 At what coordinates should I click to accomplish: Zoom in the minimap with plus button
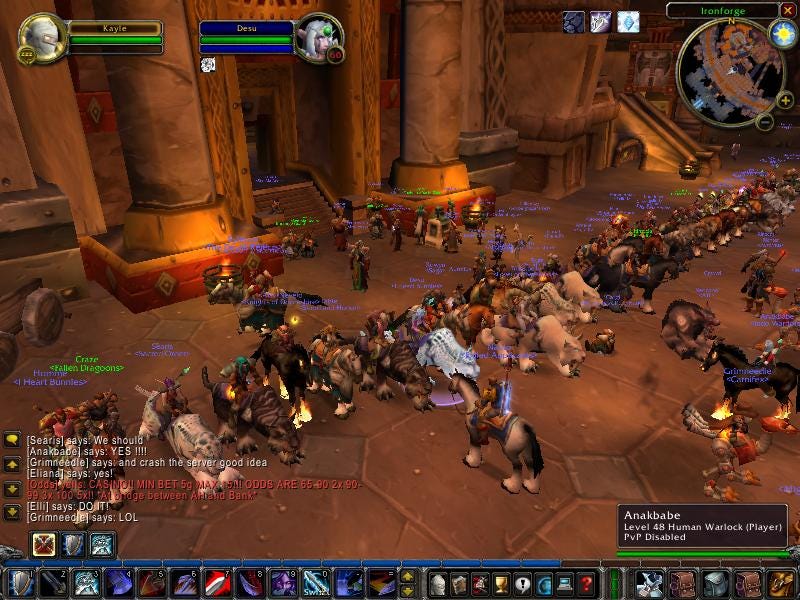point(785,100)
